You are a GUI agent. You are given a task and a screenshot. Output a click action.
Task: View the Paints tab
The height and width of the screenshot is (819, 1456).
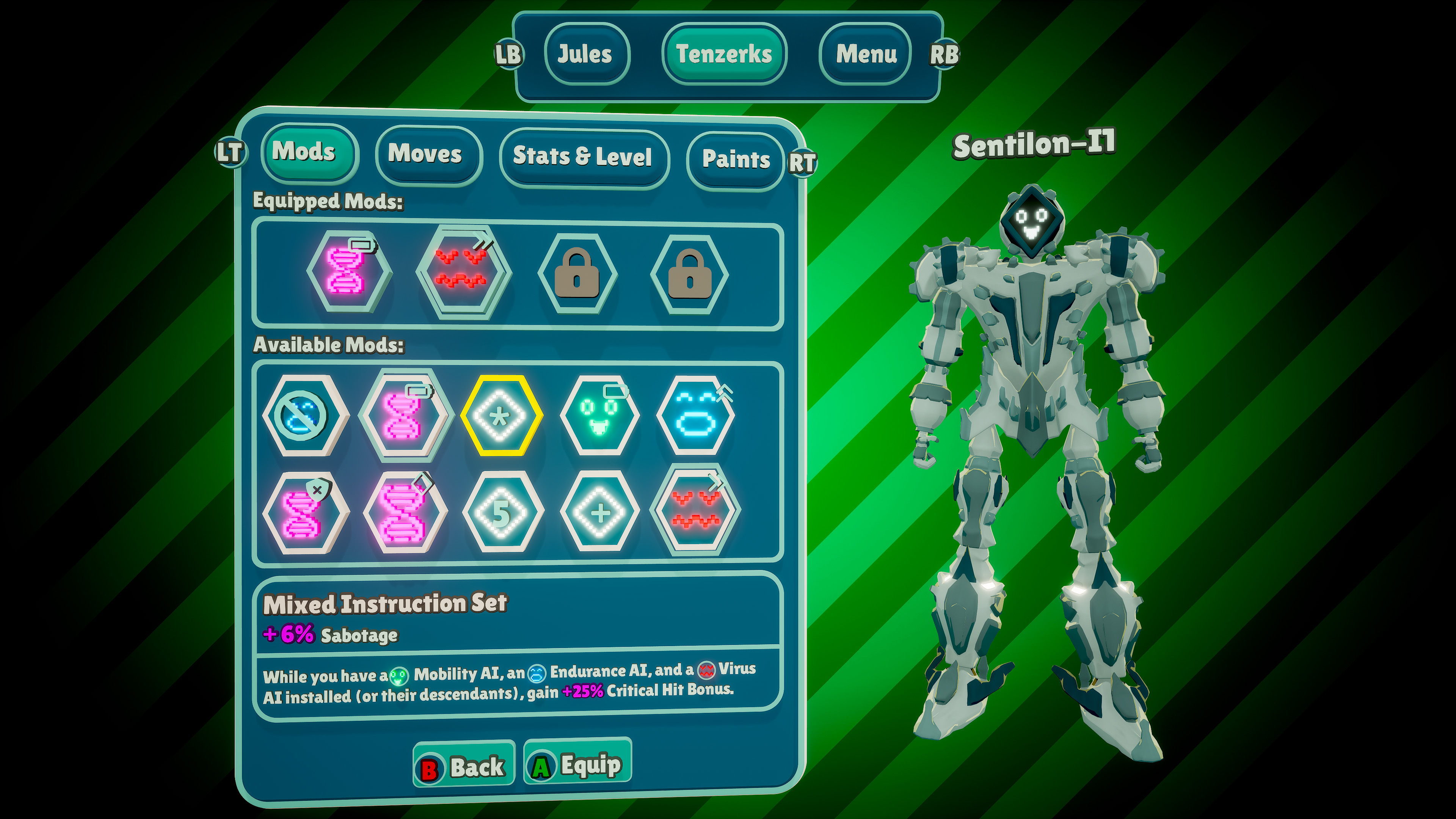coord(735,160)
